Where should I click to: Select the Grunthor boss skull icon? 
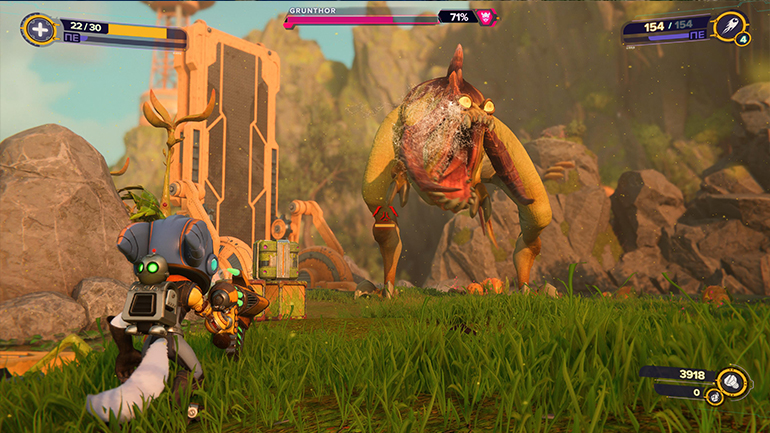point(485,17)
